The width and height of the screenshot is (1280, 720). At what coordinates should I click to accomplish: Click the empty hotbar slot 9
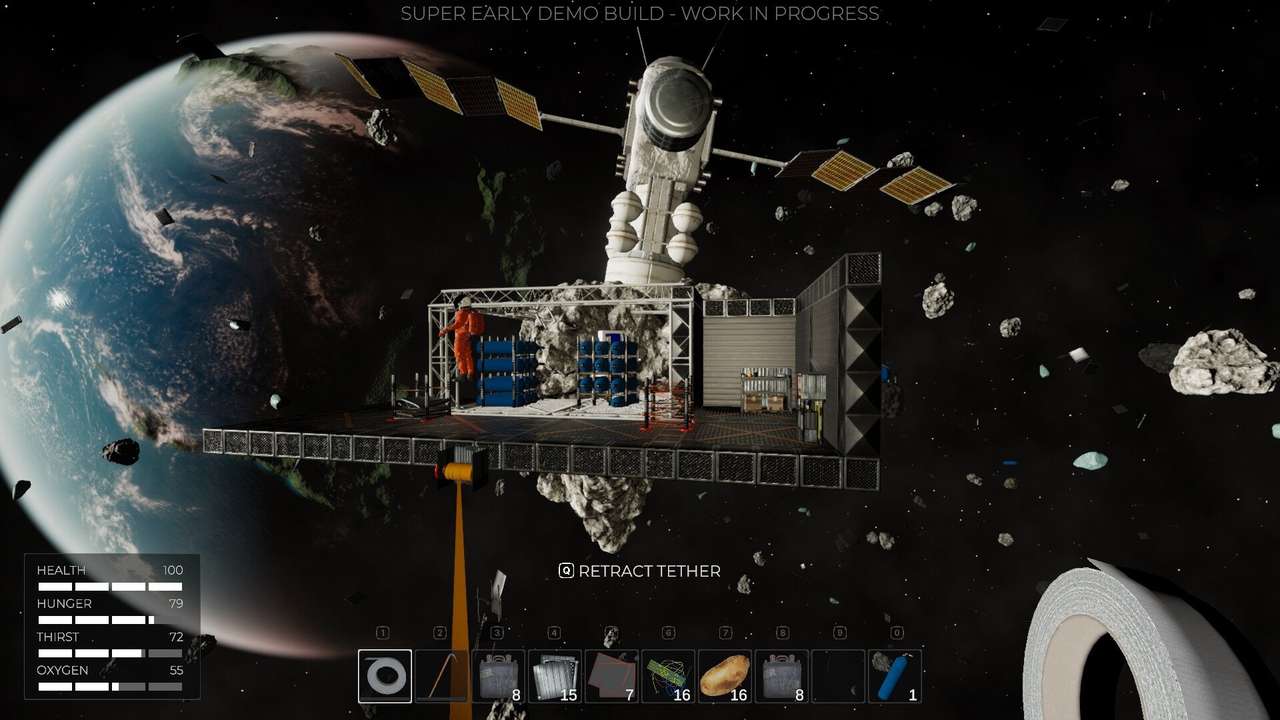(x=840, y=677)
